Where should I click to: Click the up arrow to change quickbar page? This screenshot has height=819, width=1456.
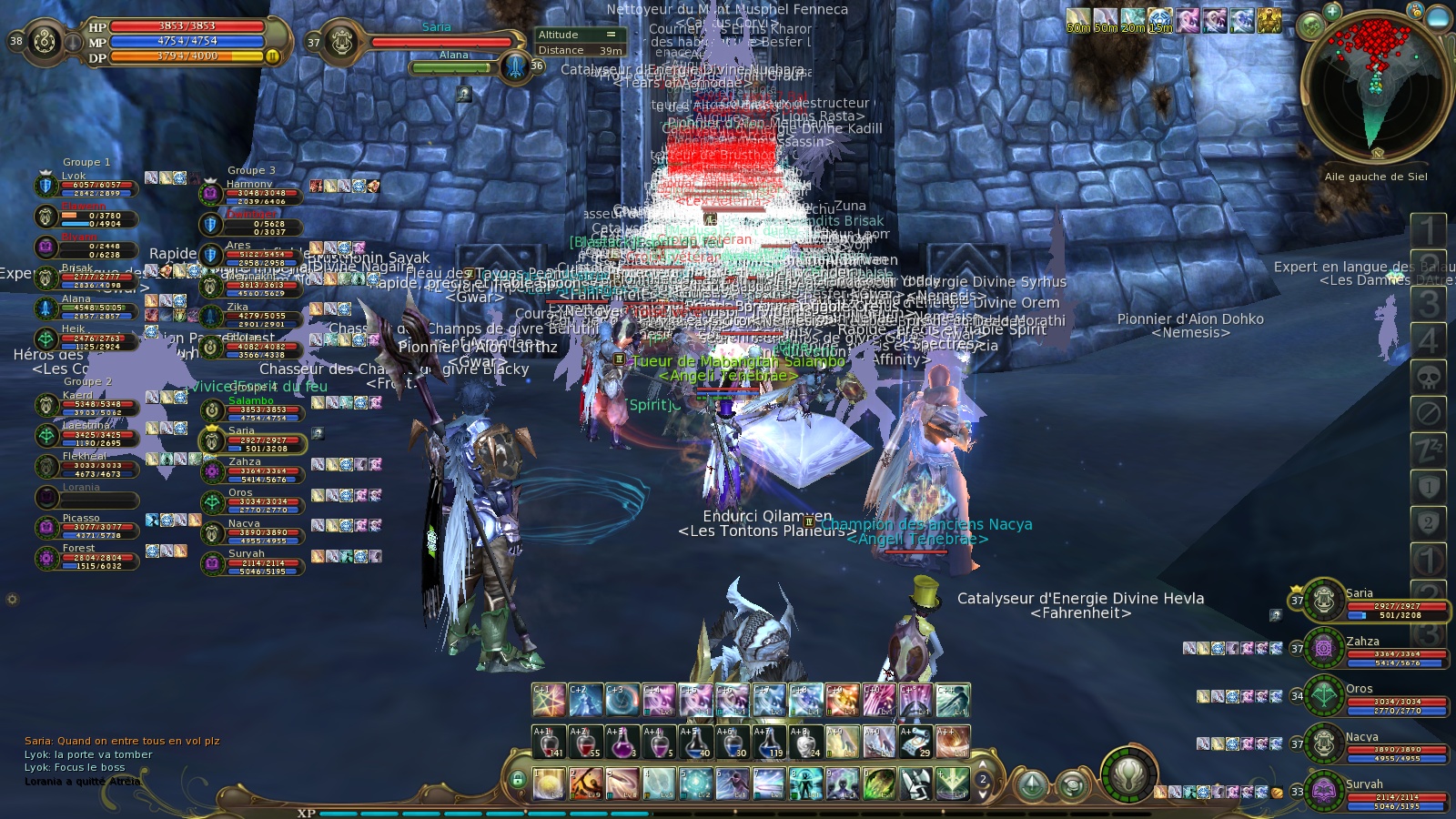point(983,765)
